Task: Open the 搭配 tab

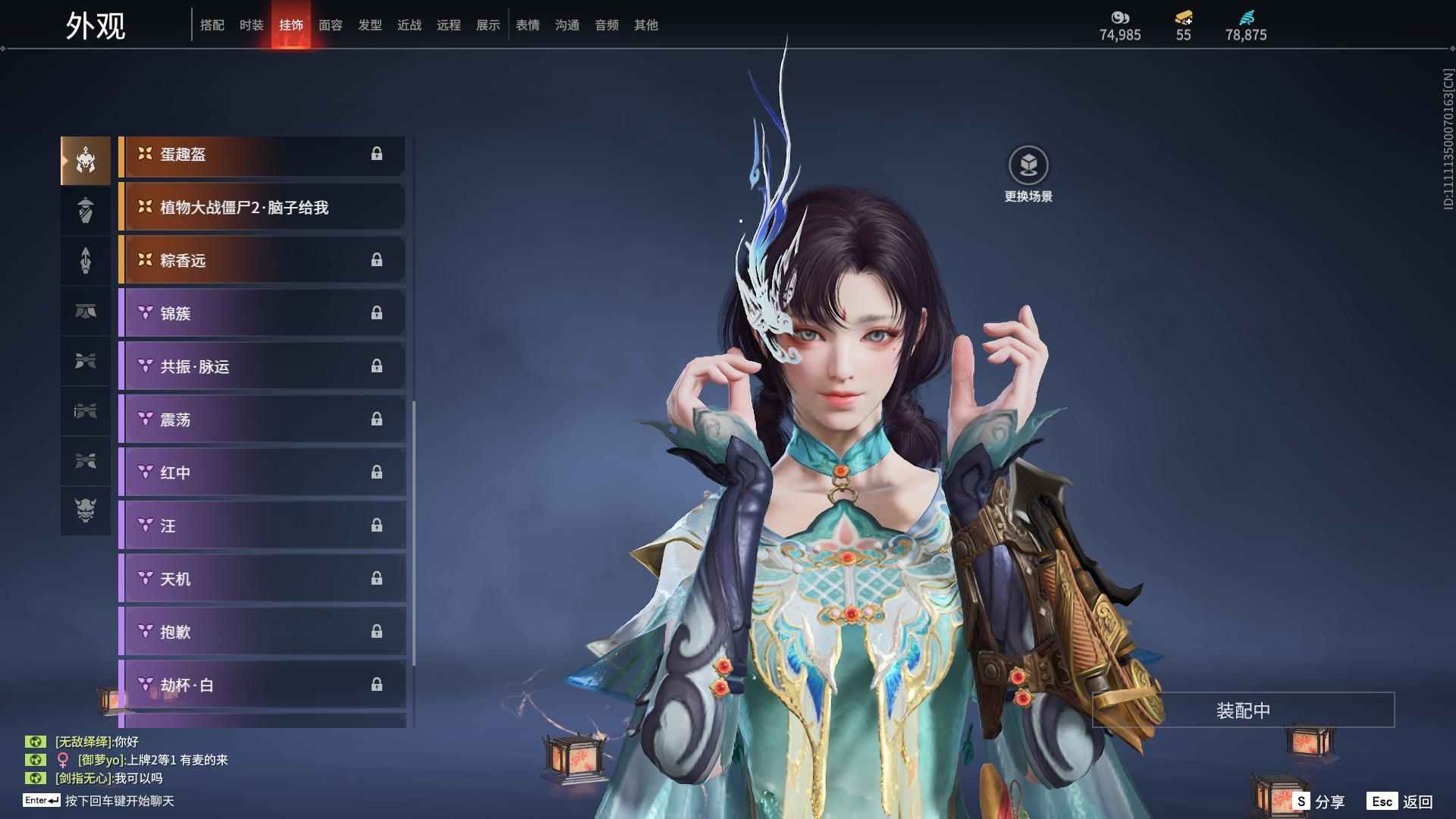Action: point(212,25)
